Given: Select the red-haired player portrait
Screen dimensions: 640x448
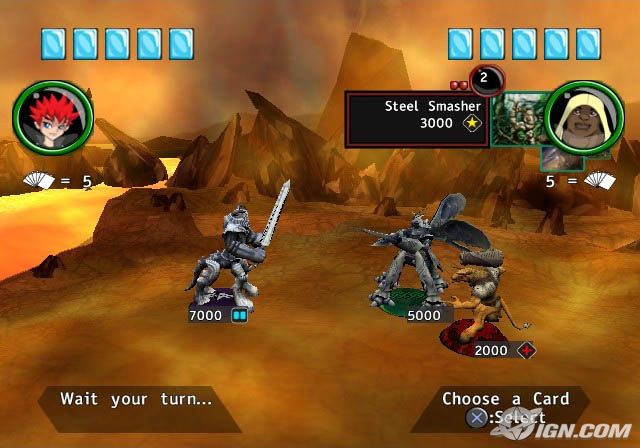Looking at the screenshot, I should (53, 119).
